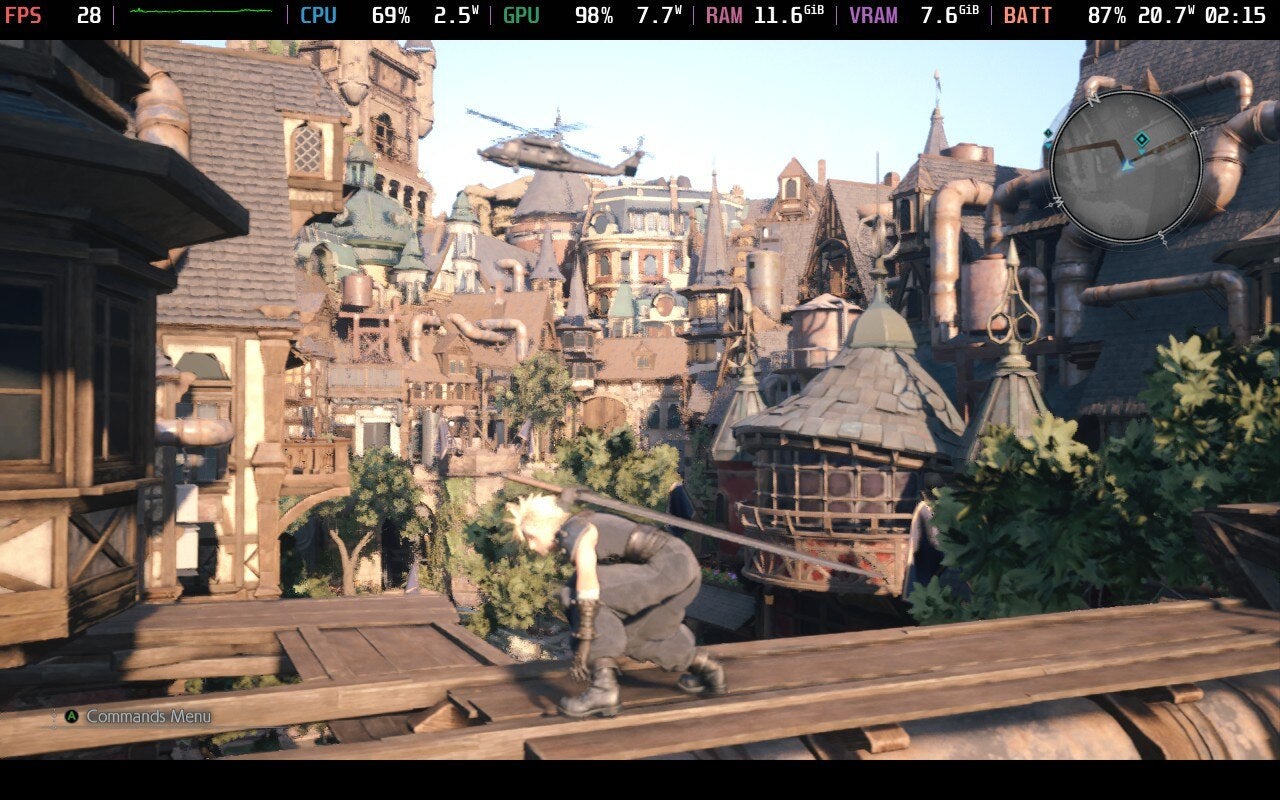Toggle the GPU wattage readout 7.7W

point(657,15)
